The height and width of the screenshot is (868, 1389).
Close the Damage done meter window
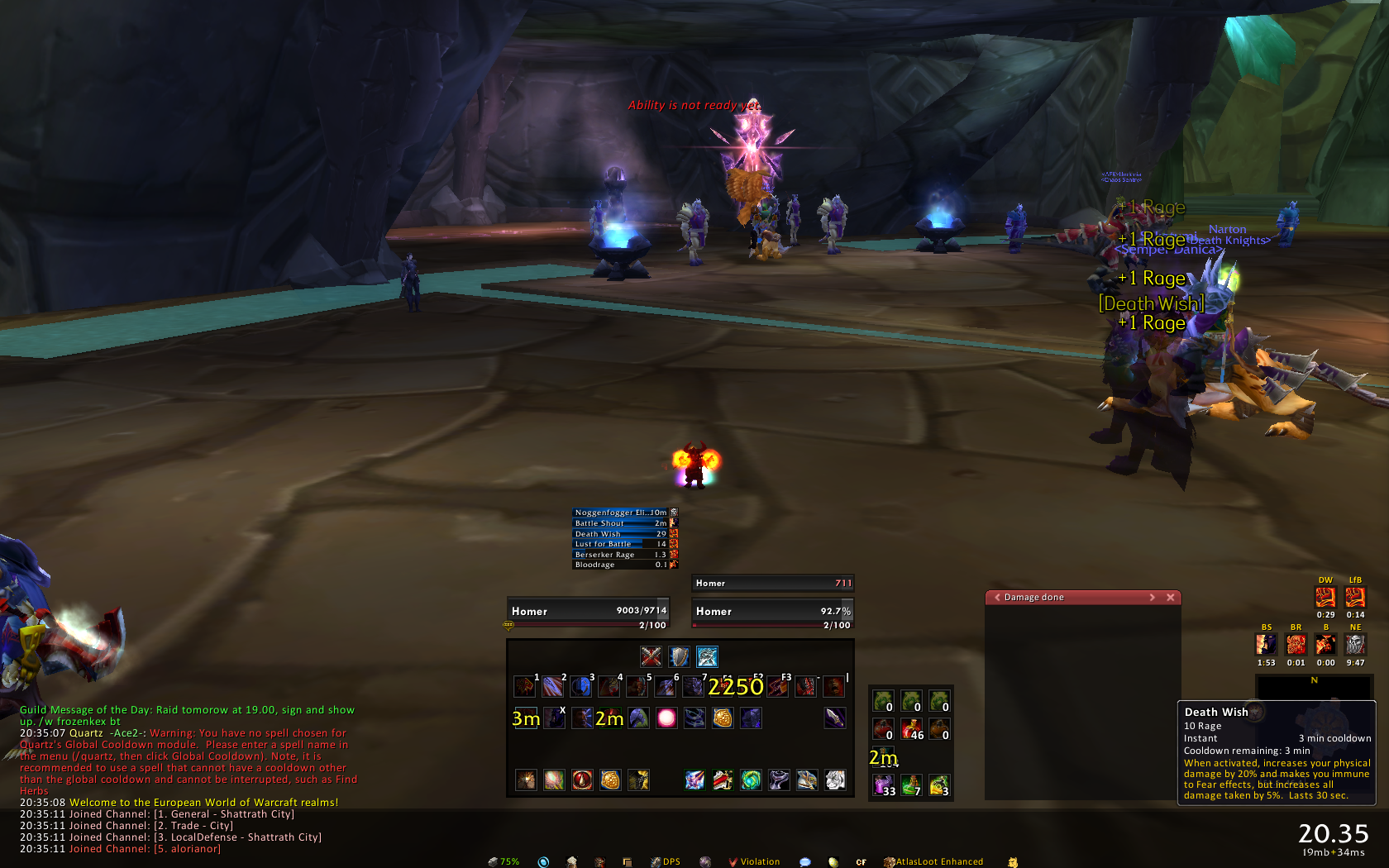point(1170,598)
